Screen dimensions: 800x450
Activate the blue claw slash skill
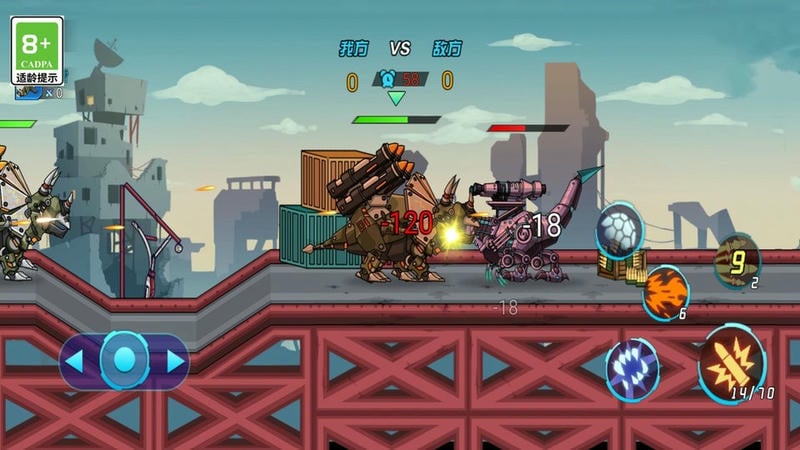click(x=632, y=367)
